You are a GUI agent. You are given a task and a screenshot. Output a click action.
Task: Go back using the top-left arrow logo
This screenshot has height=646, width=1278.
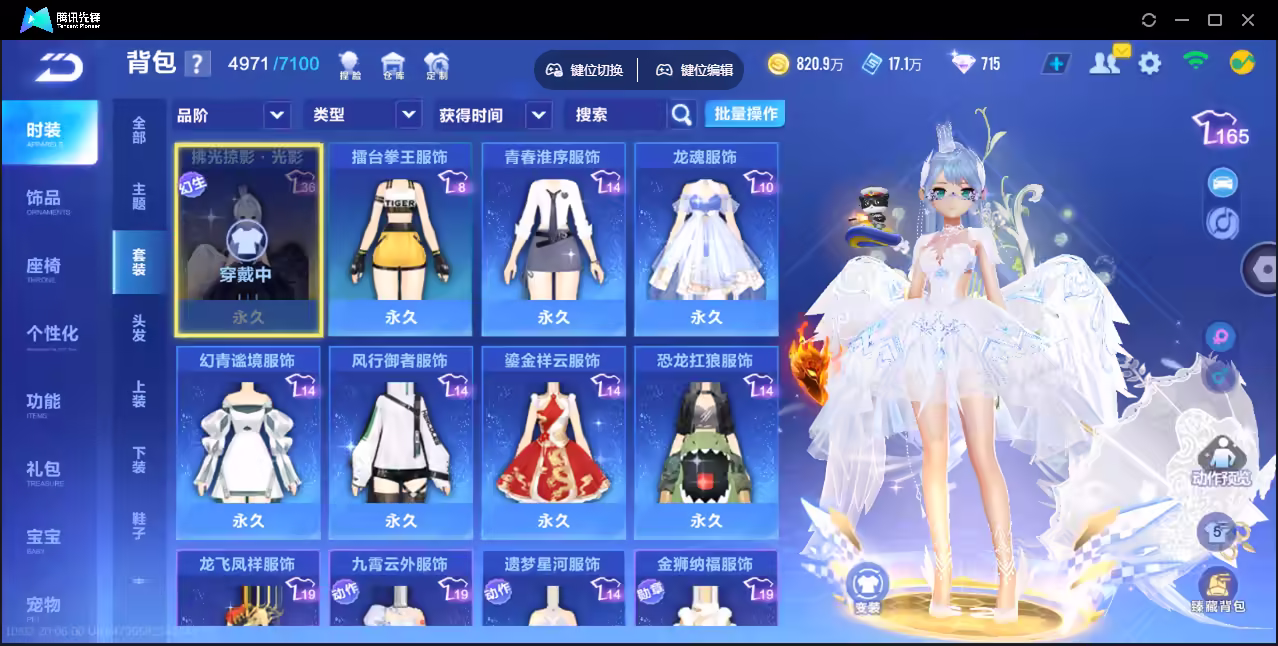pyautogui.click(x=59, y=66)
